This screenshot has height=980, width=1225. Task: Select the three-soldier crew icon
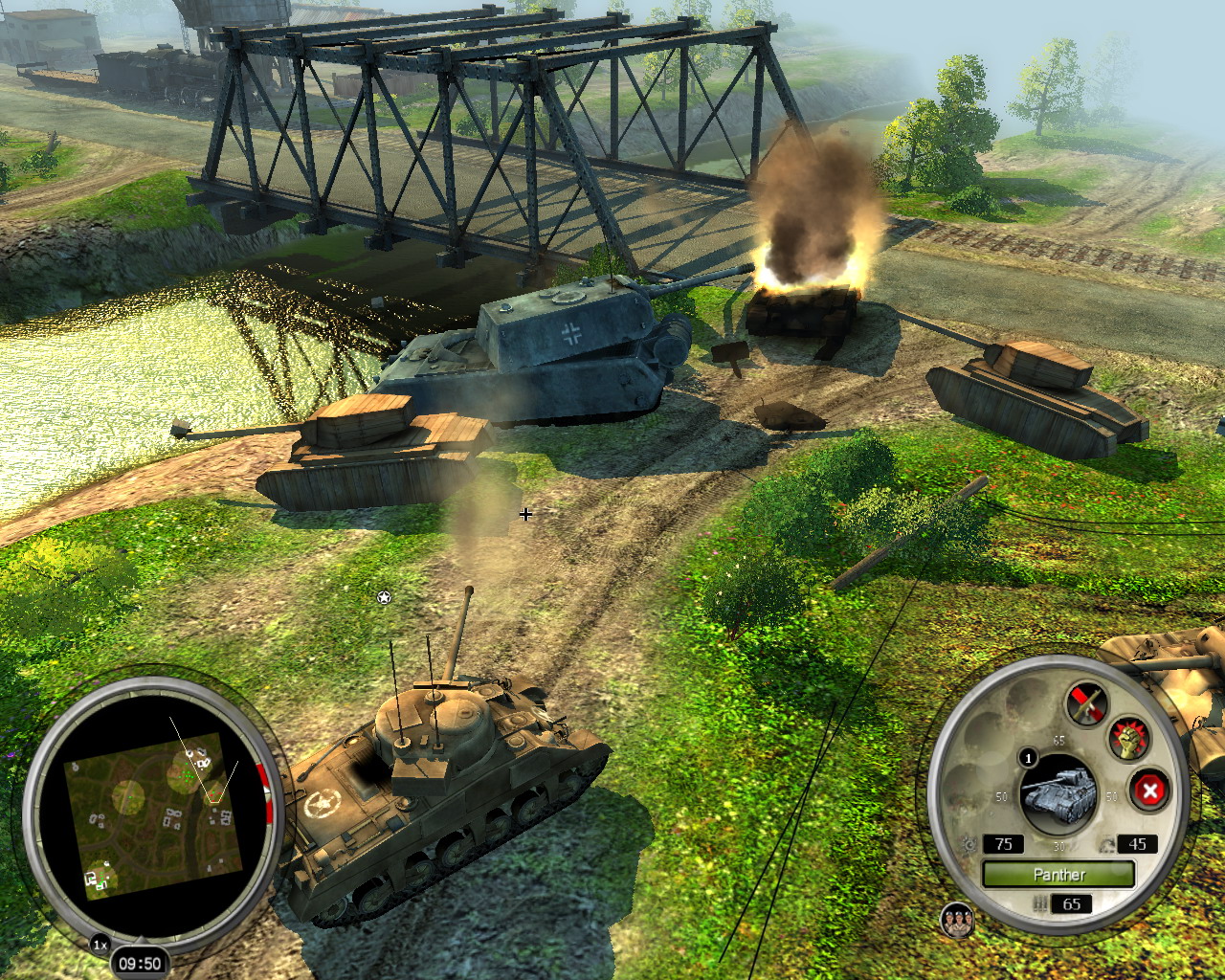[957, 921]
